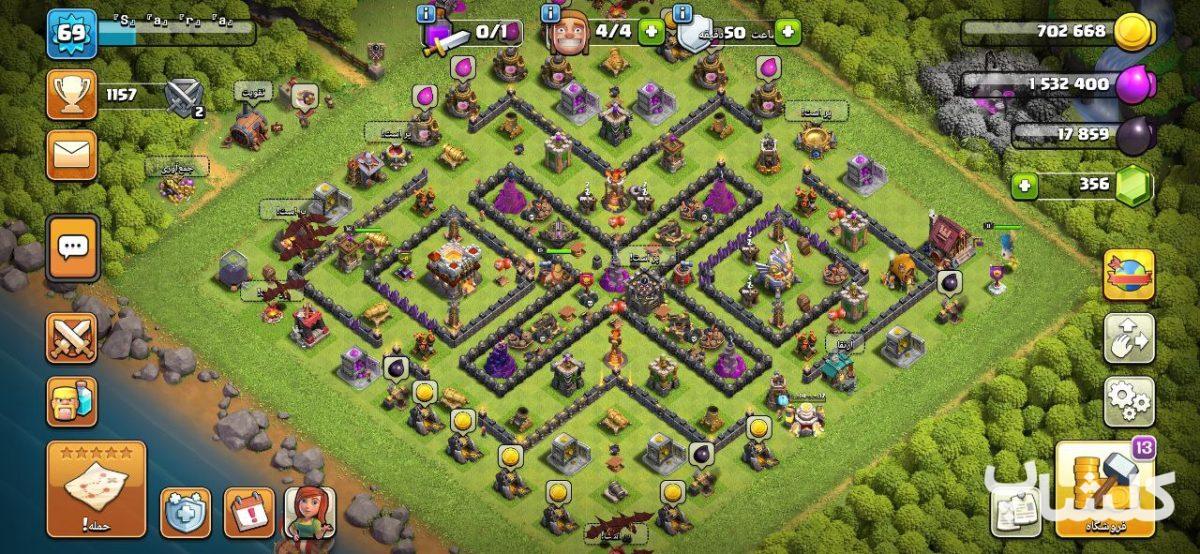Image resolution: width=1200 pixels, height=554 pixels.
Task: Open the village layout editor hand icon
Action: pos(1129,339)
